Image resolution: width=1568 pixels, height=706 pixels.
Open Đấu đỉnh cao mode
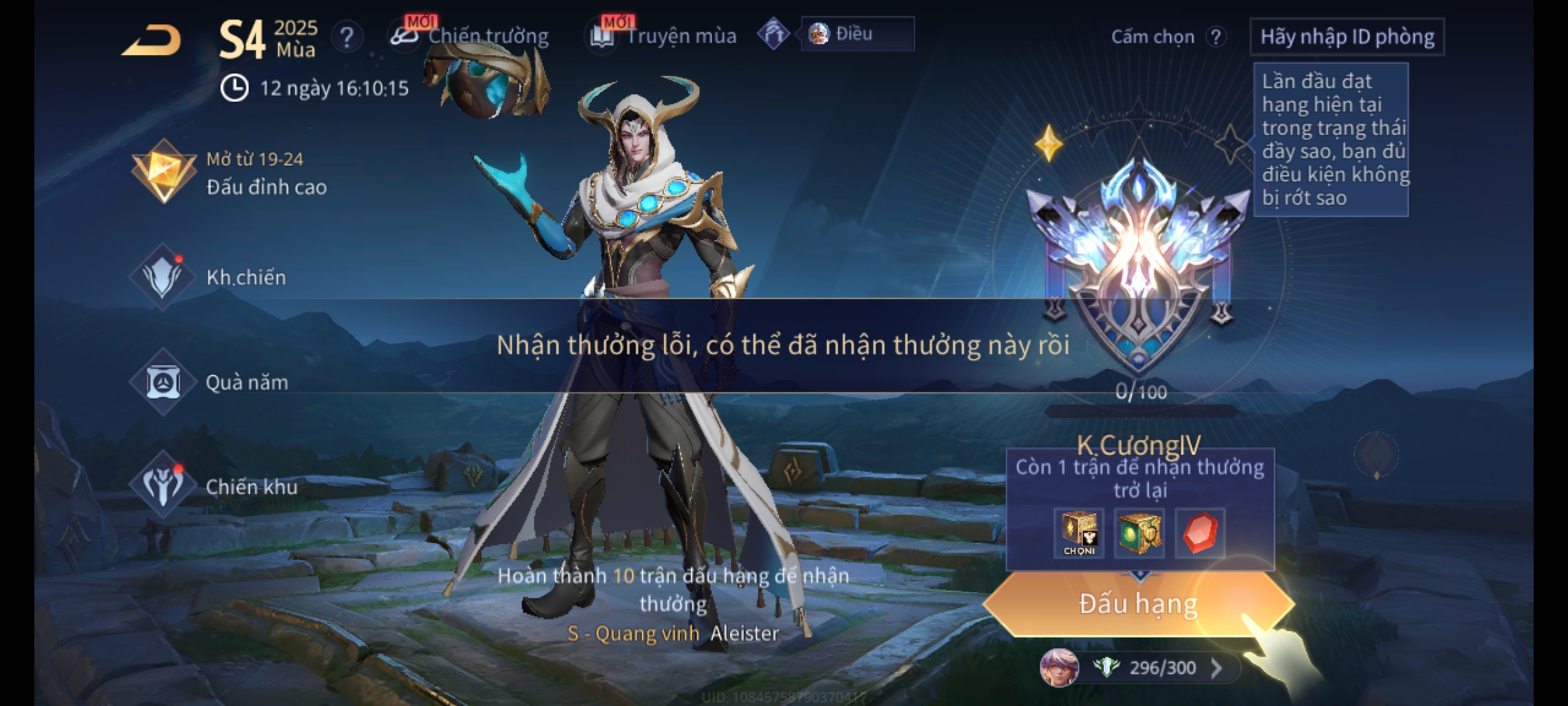pyautogui.click(x=229, y=173)
